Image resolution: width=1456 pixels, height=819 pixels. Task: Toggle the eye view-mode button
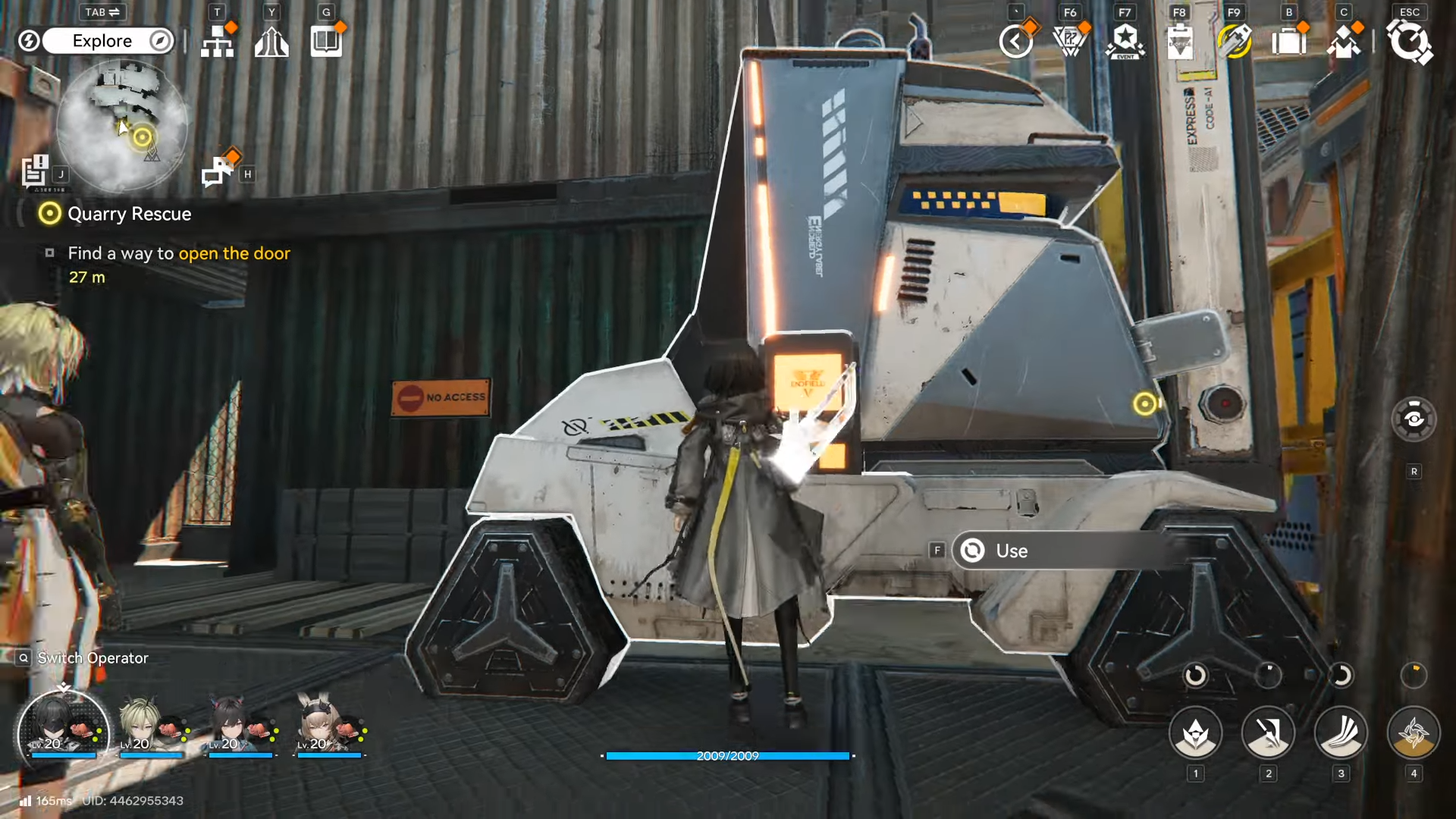(1414, 419)
